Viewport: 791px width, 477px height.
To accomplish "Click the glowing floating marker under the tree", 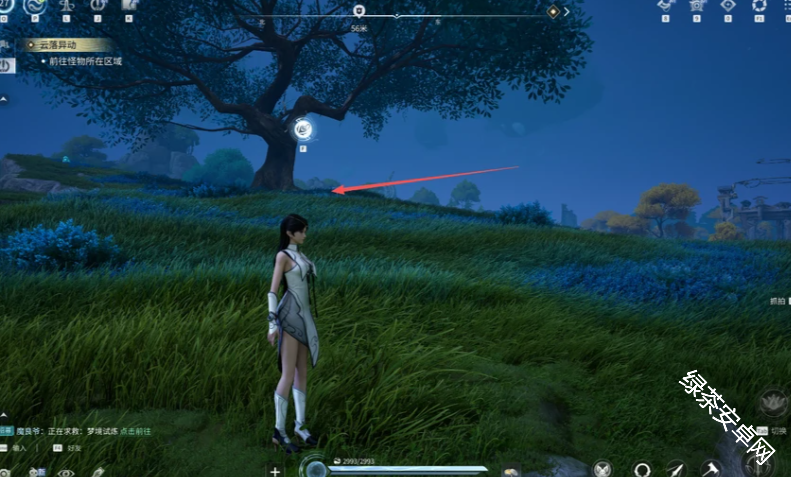I will [304, 129].
